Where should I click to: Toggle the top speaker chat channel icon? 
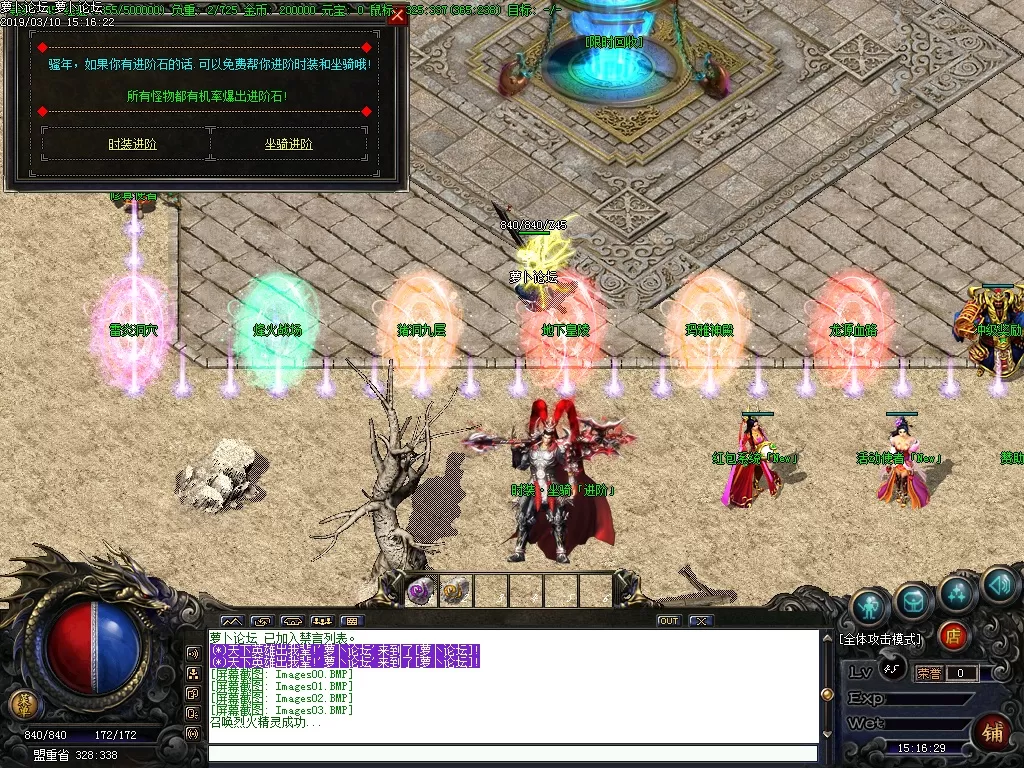(x=193, y=652)
